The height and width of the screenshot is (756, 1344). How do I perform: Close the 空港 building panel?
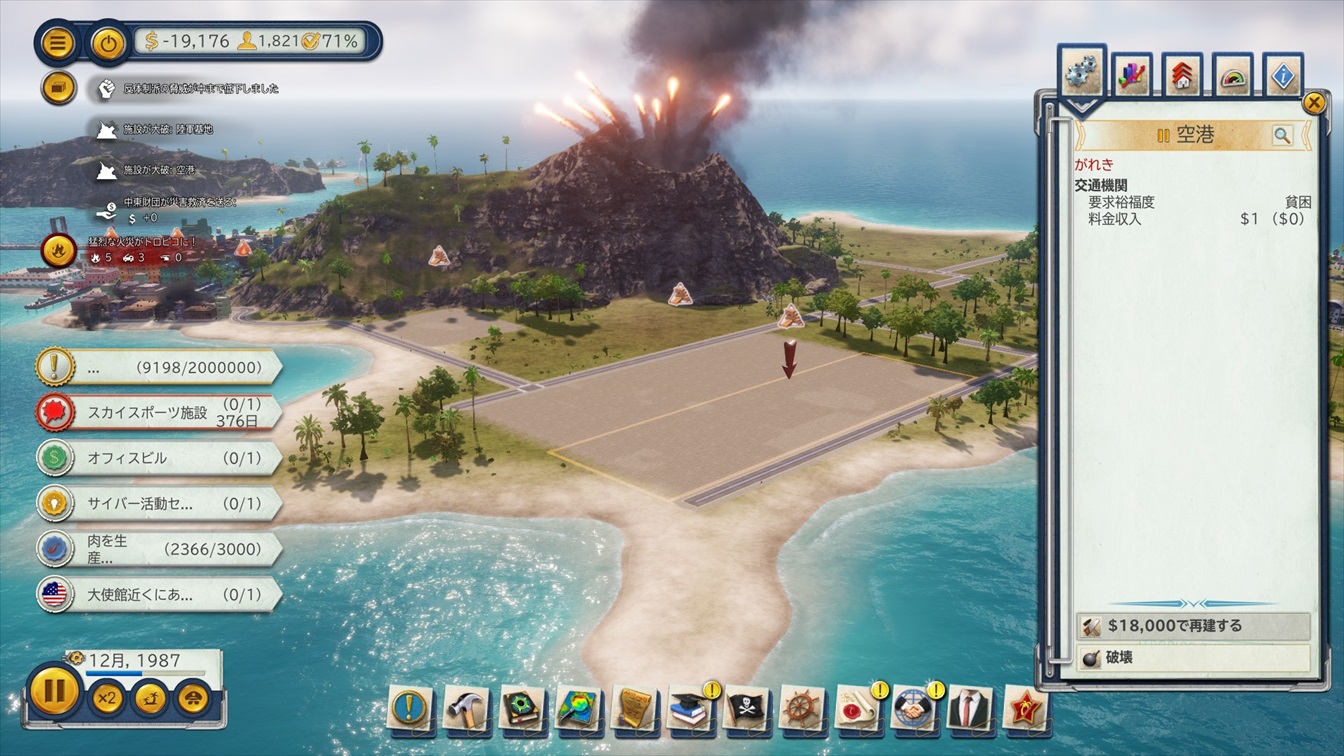click(x=1313, y=102)
